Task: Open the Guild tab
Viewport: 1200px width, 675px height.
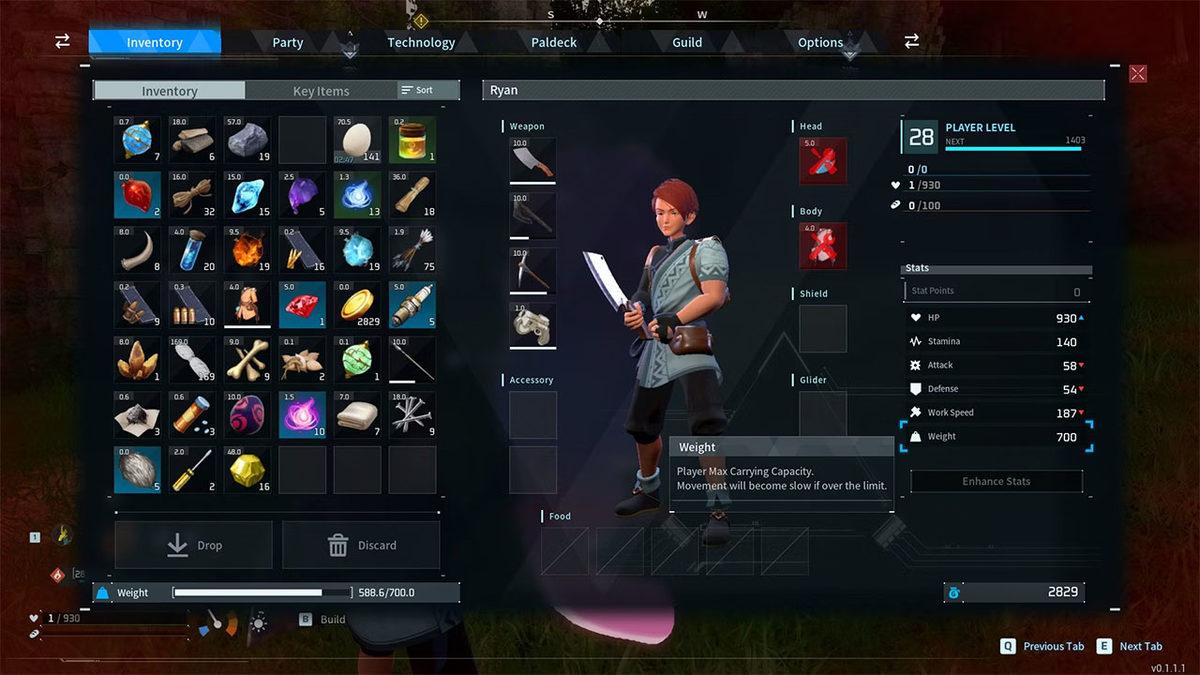Action: (687, 42)
